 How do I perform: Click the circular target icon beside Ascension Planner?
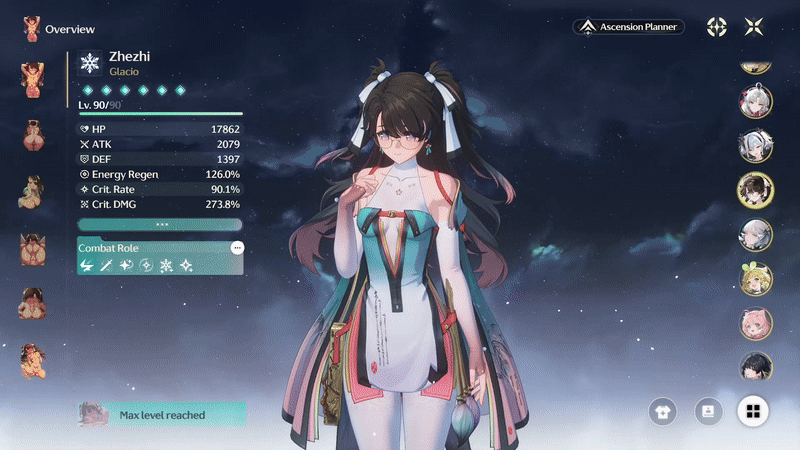717,27
